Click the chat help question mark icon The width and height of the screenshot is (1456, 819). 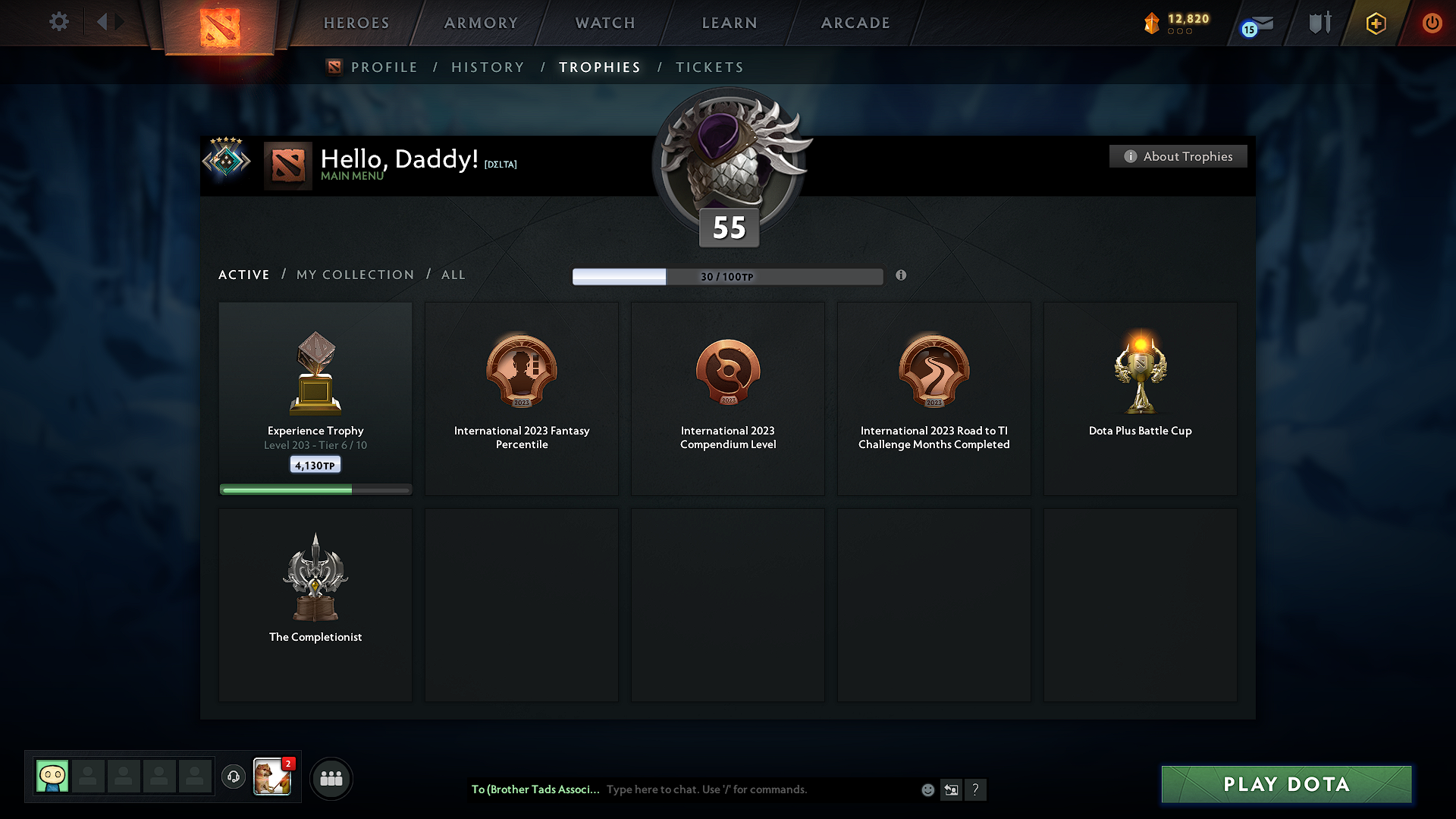point(976,789)
